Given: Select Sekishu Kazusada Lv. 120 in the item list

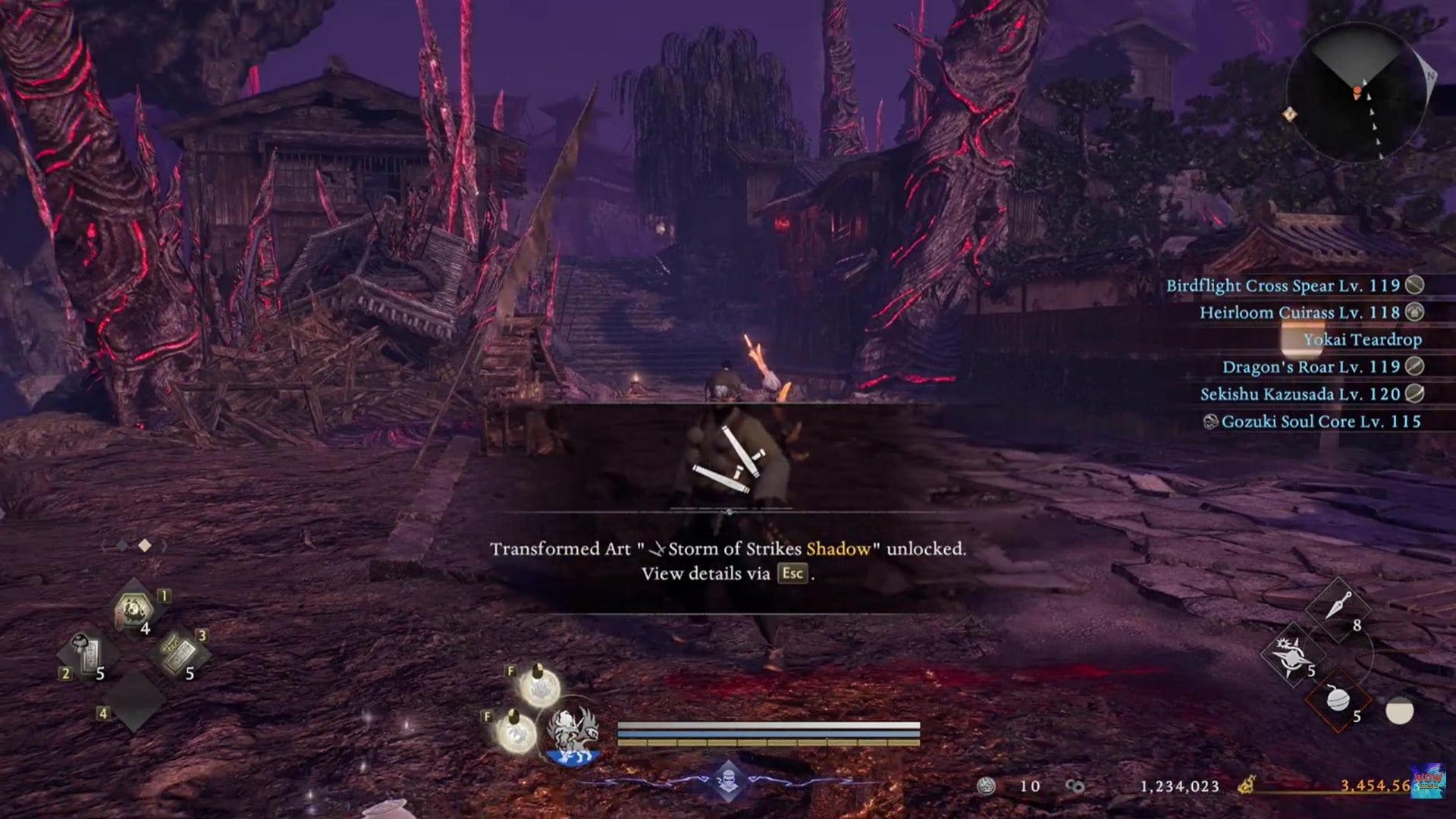Looking at the screenshot, I should click(1309, 394).
